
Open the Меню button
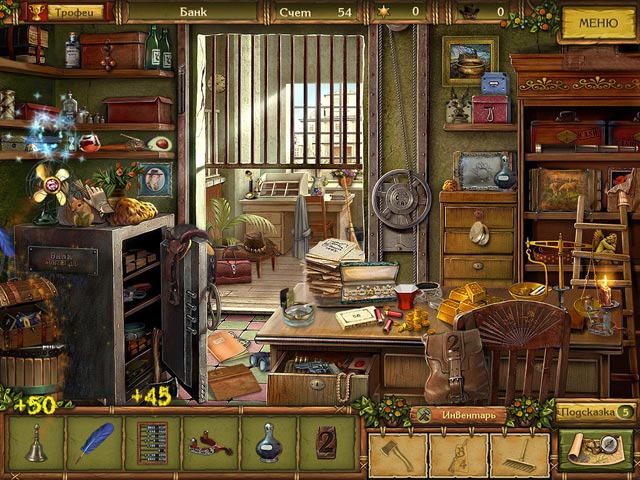tap(598, 21)
